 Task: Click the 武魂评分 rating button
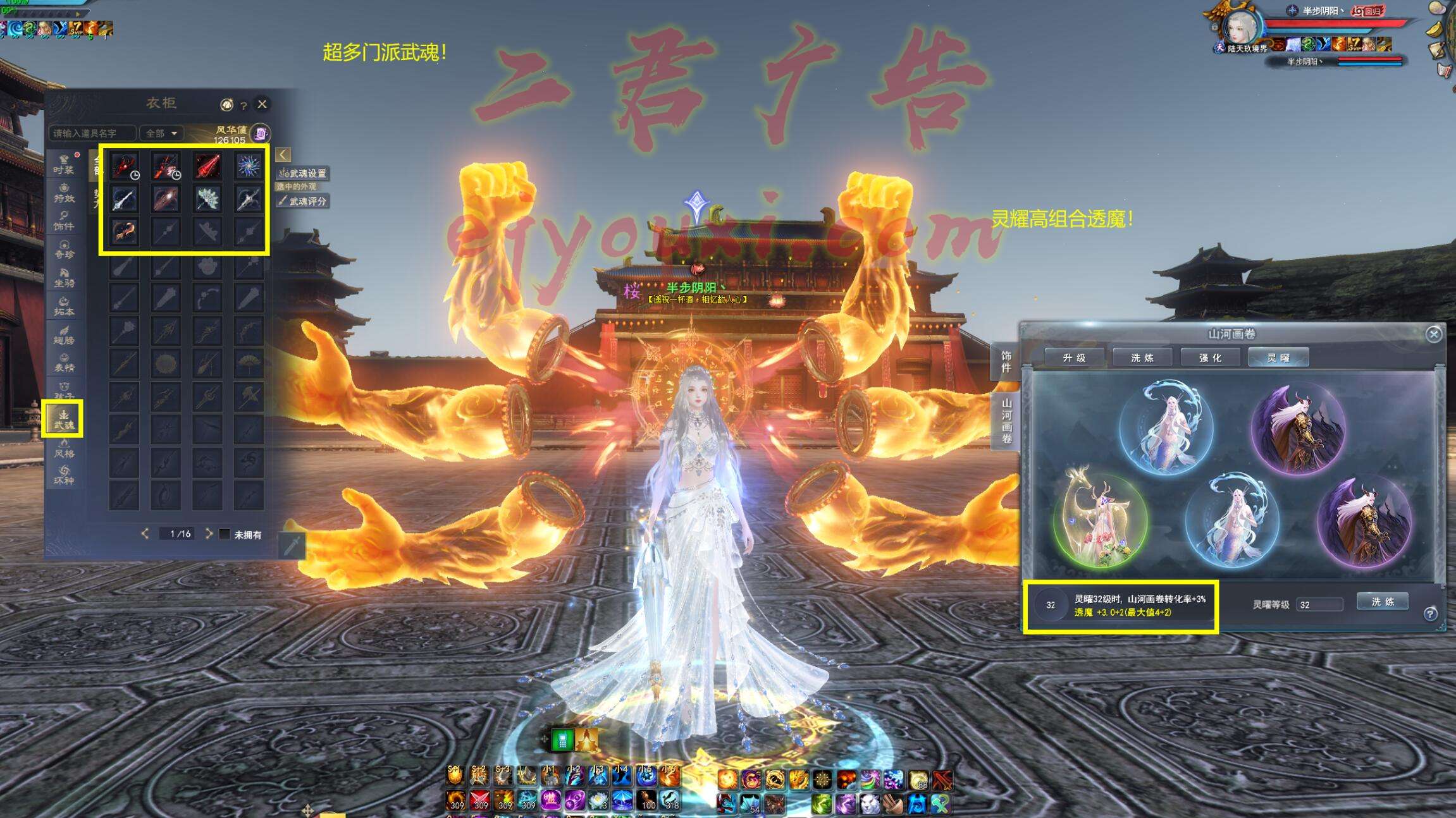click(x=304, y=201)
